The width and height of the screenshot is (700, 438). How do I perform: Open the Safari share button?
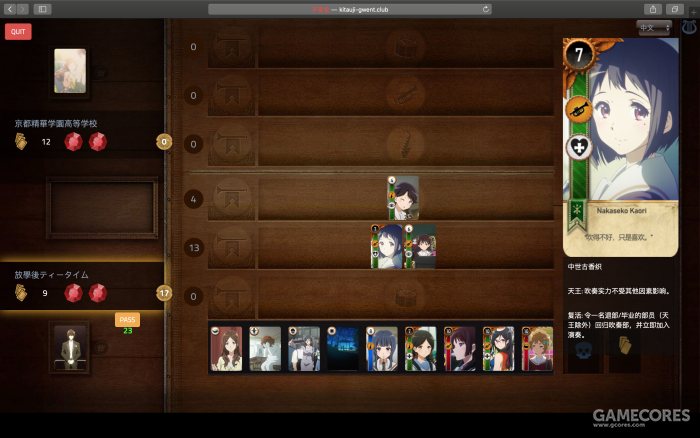pyautogui.click(x=653, y=9)
